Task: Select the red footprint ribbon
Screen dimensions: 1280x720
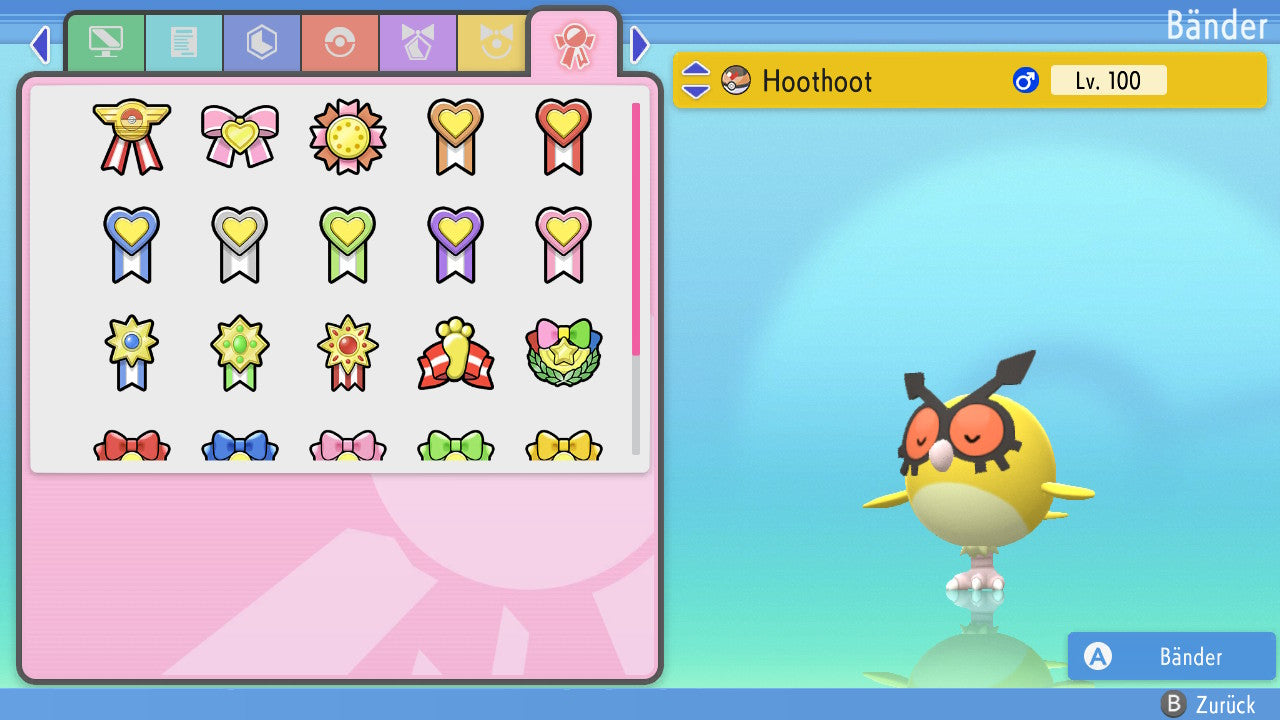Action: click(x=455, y=354)
